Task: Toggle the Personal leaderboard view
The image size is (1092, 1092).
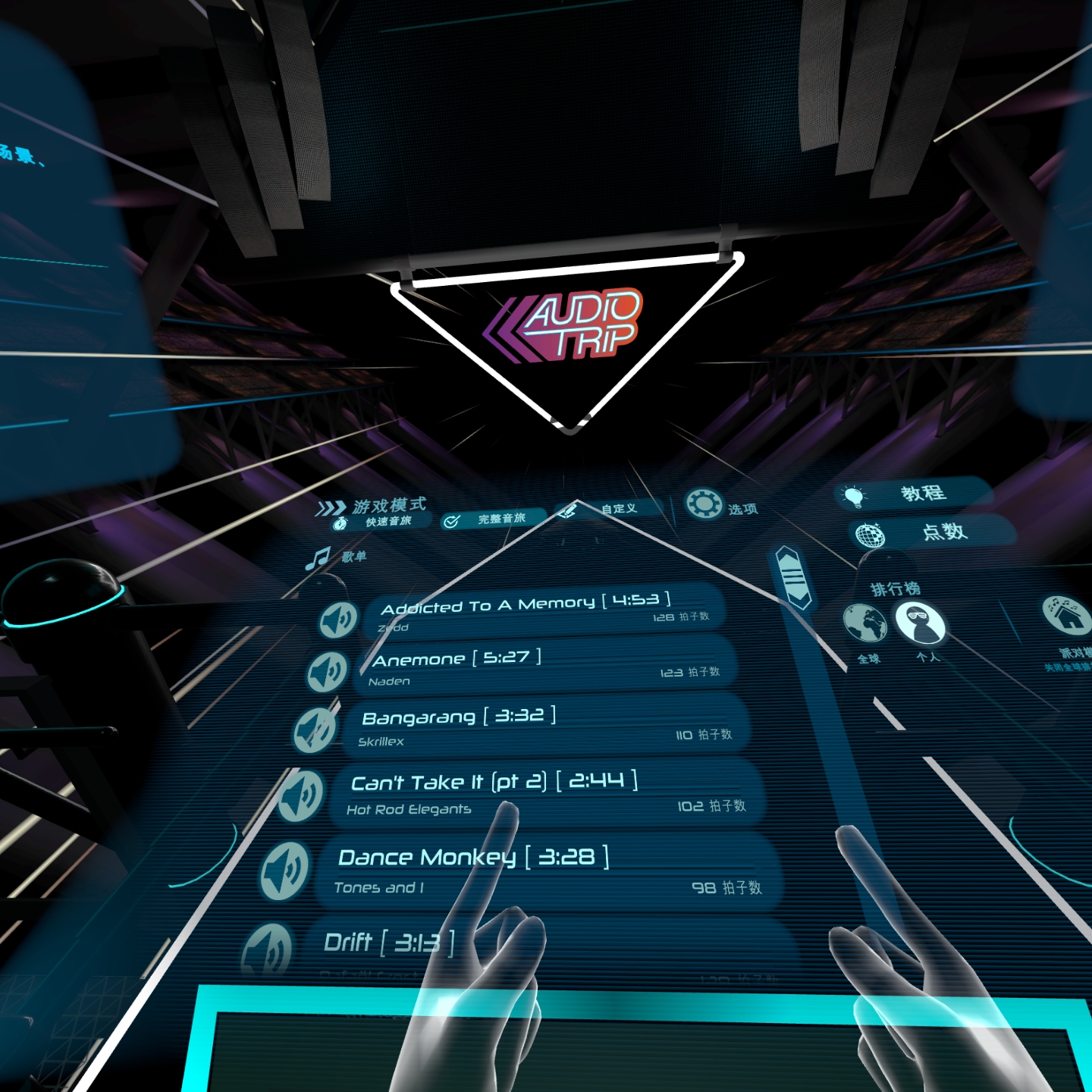Action: (919, 624)
